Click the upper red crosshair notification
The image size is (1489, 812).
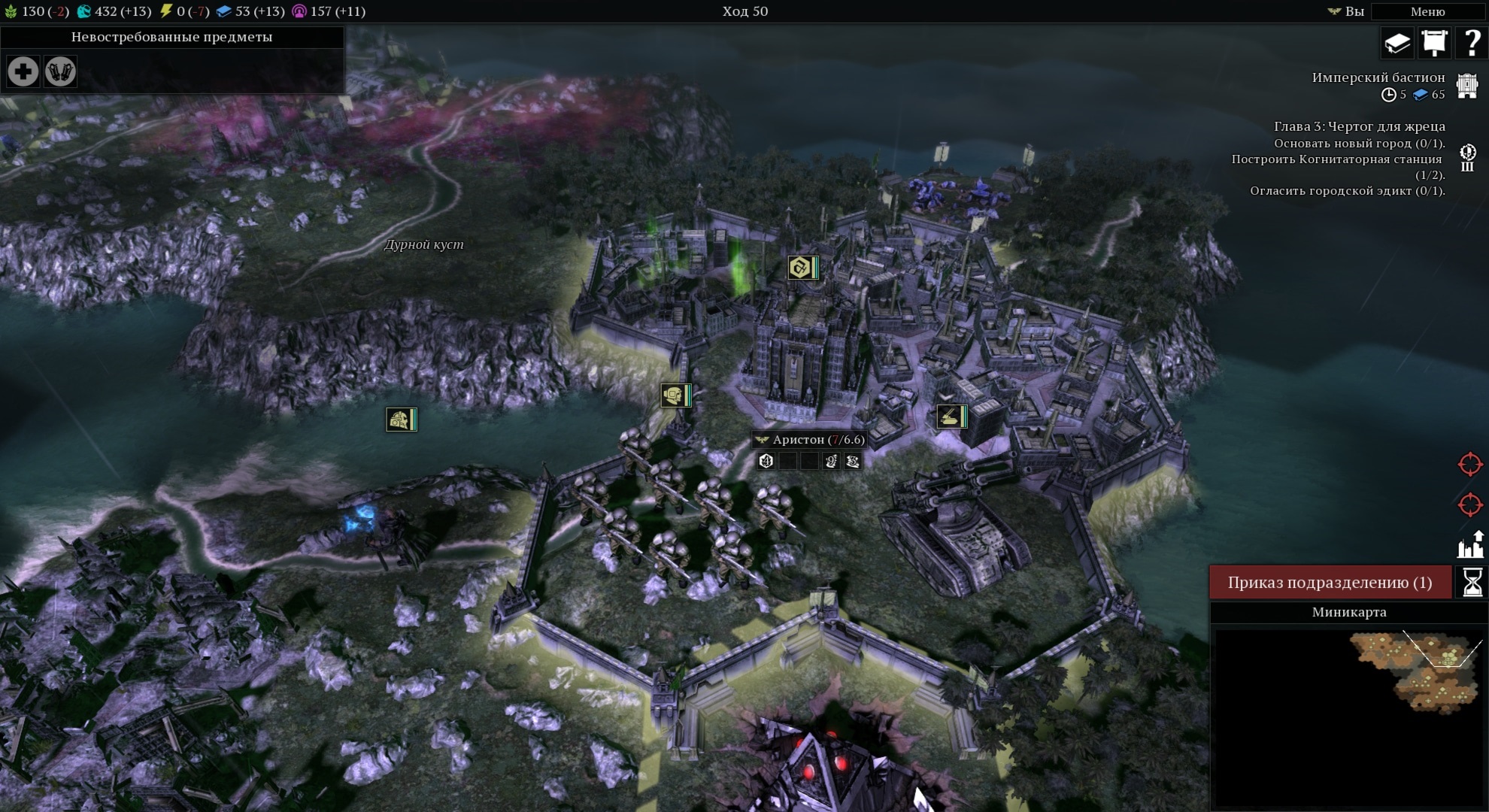(1470, 465)
